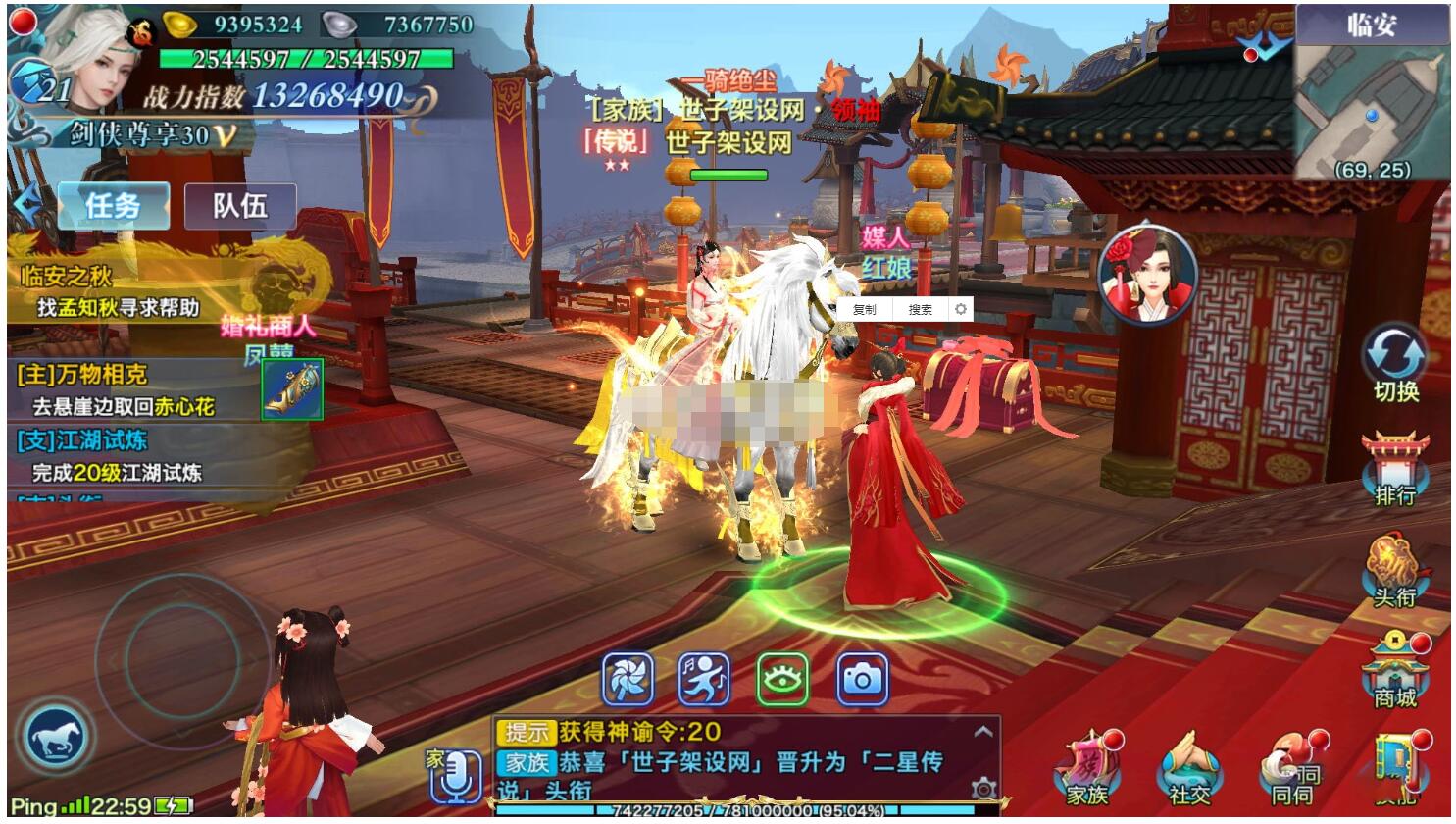Open the 排行 rankings menu
This screenshot has width=1456, height=824.
click(1394, 469)
